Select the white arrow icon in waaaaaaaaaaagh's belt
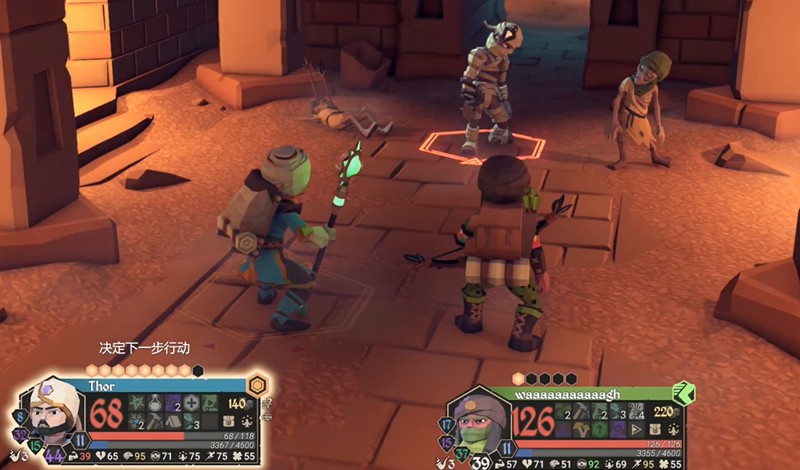The width and height of the screenshot is (800, 470). pos(636,429)
